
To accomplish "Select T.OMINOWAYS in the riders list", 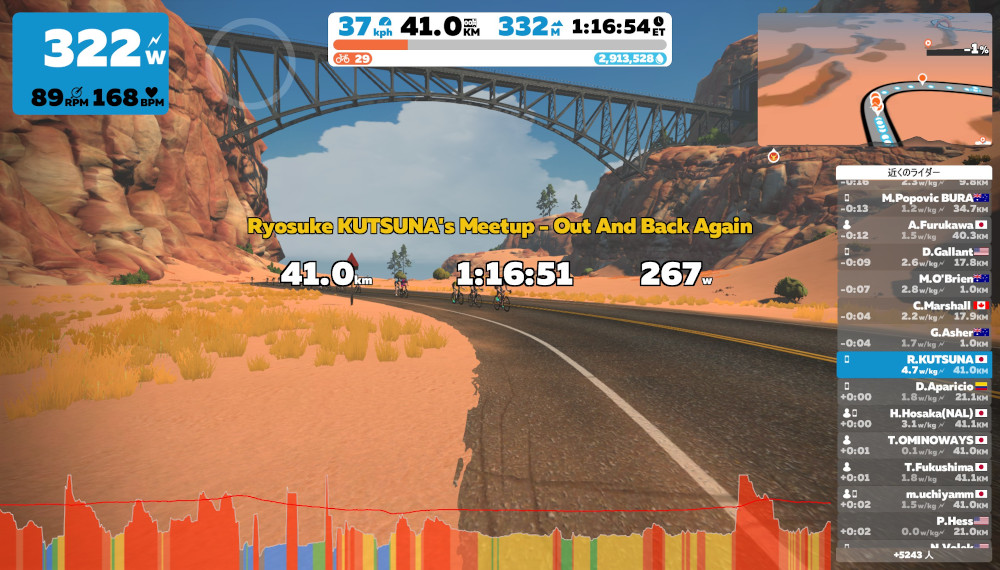I will pyautogui.click(x=914, y=445).
